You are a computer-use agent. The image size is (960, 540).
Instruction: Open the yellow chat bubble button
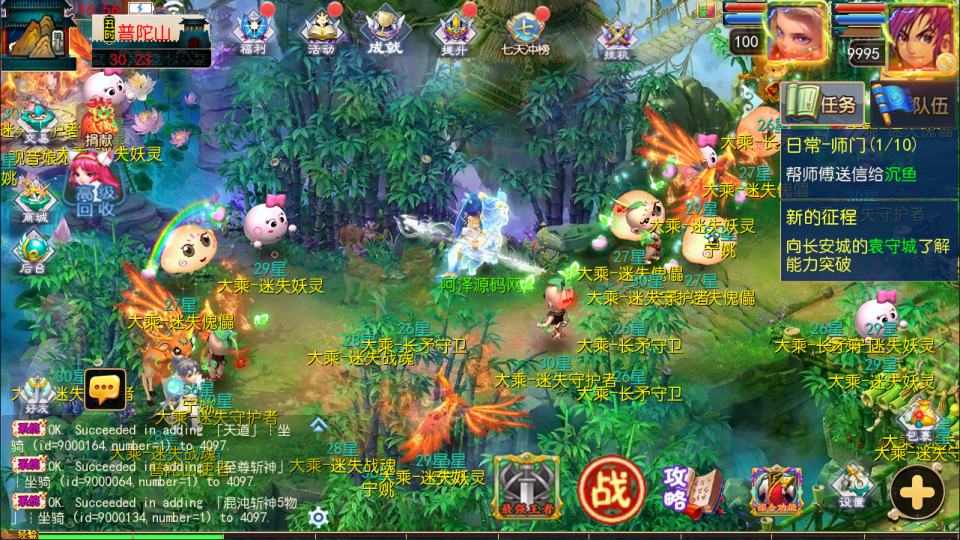click(x=104, y=388)
